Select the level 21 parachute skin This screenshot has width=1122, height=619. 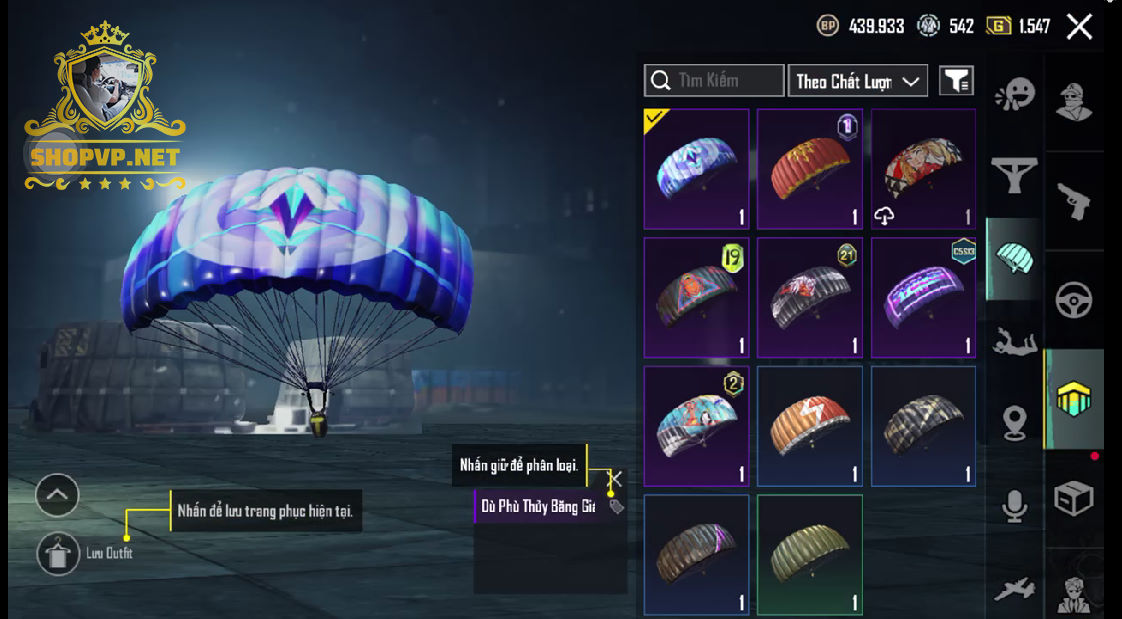coord(809,297)
